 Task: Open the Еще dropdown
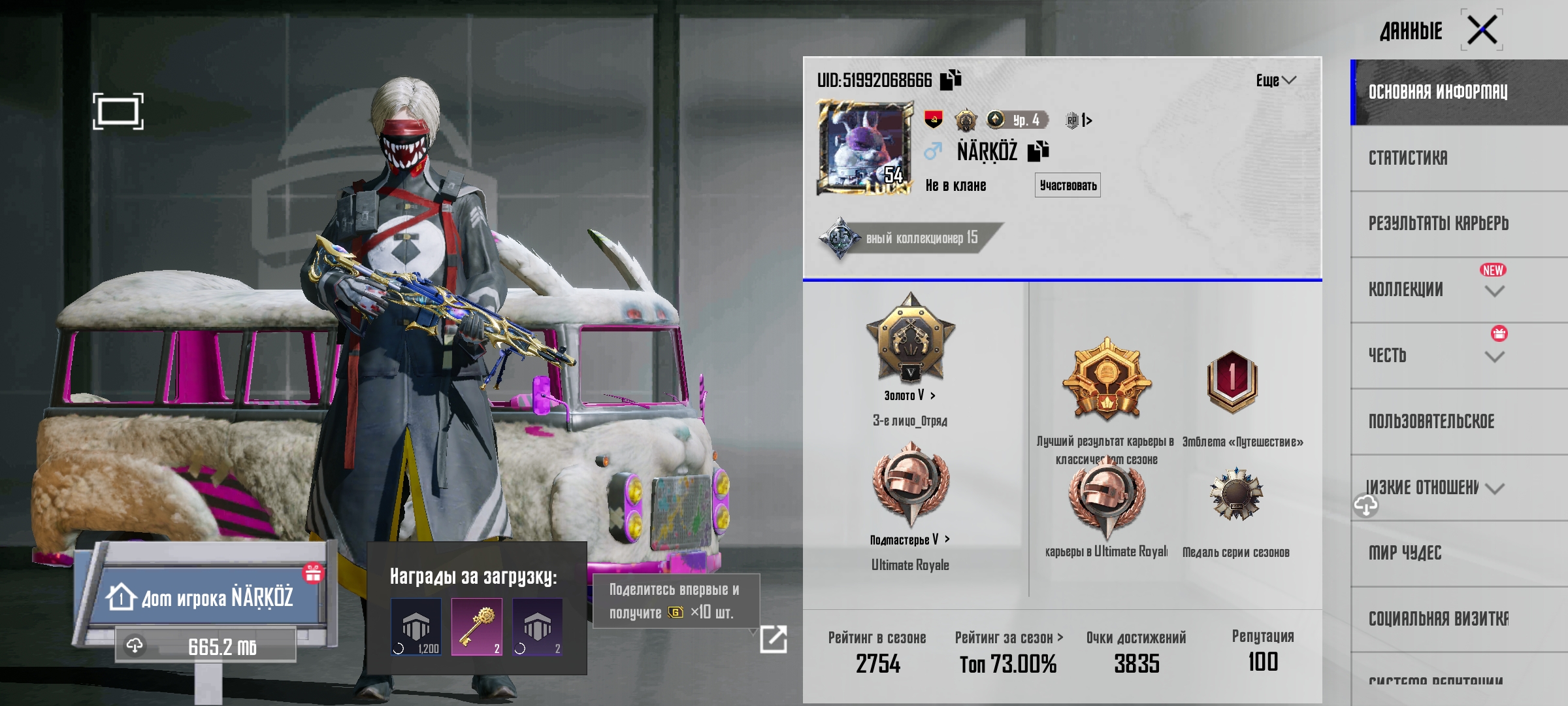[x=1275, y=80]
